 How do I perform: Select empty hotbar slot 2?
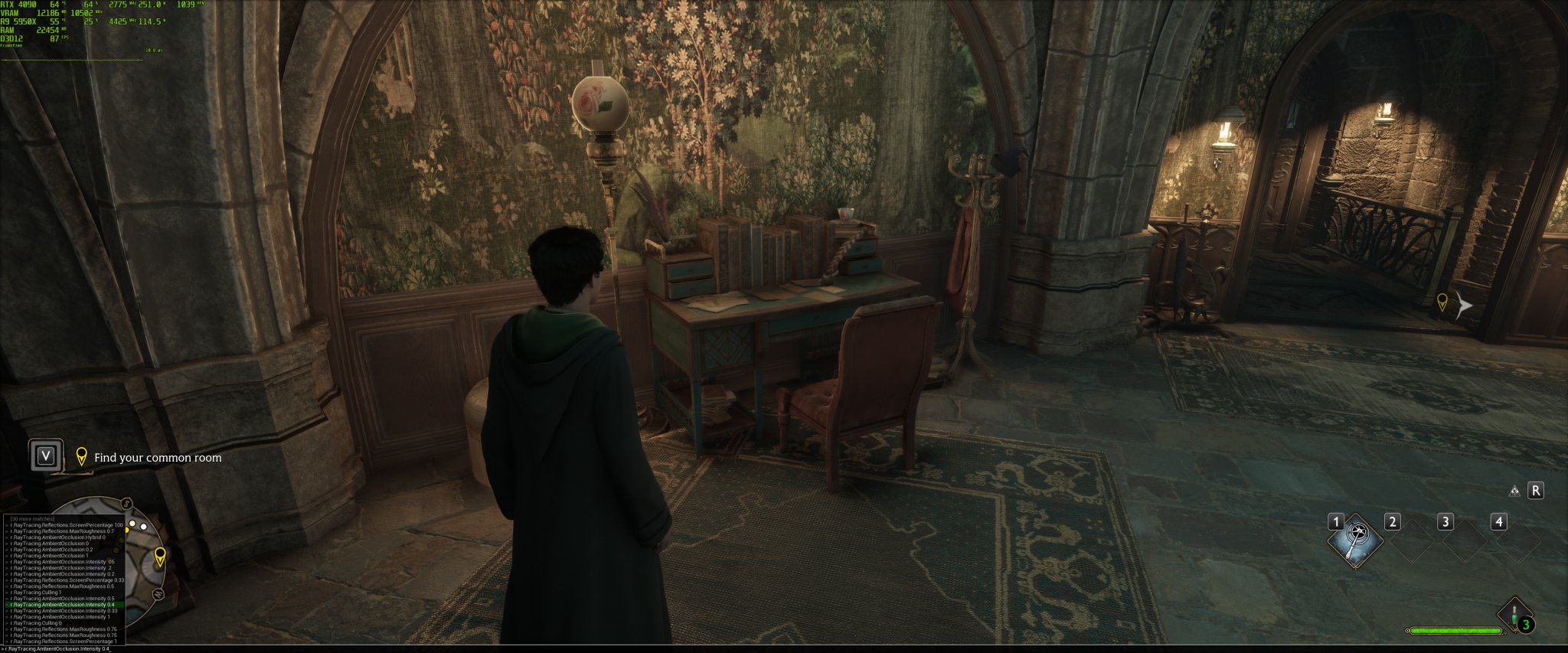[x=1411, y=540]
